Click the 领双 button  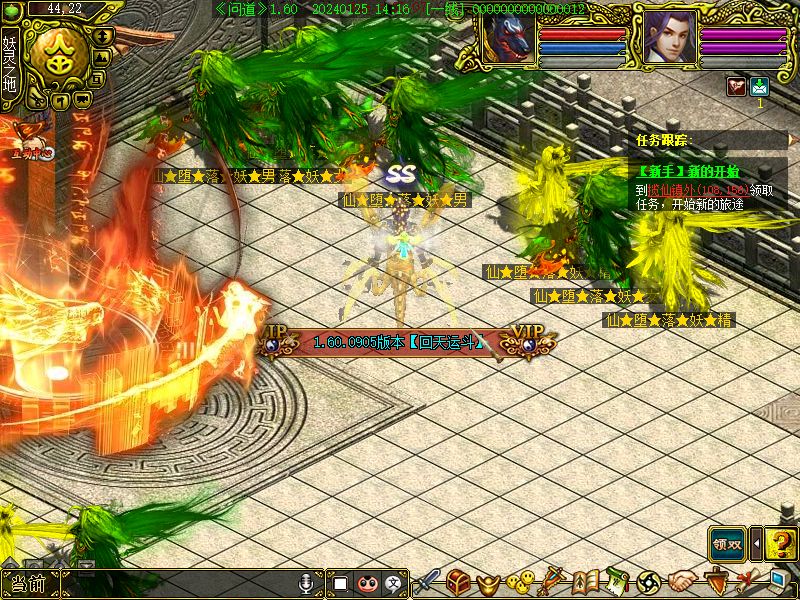click(x=728, y=544)
